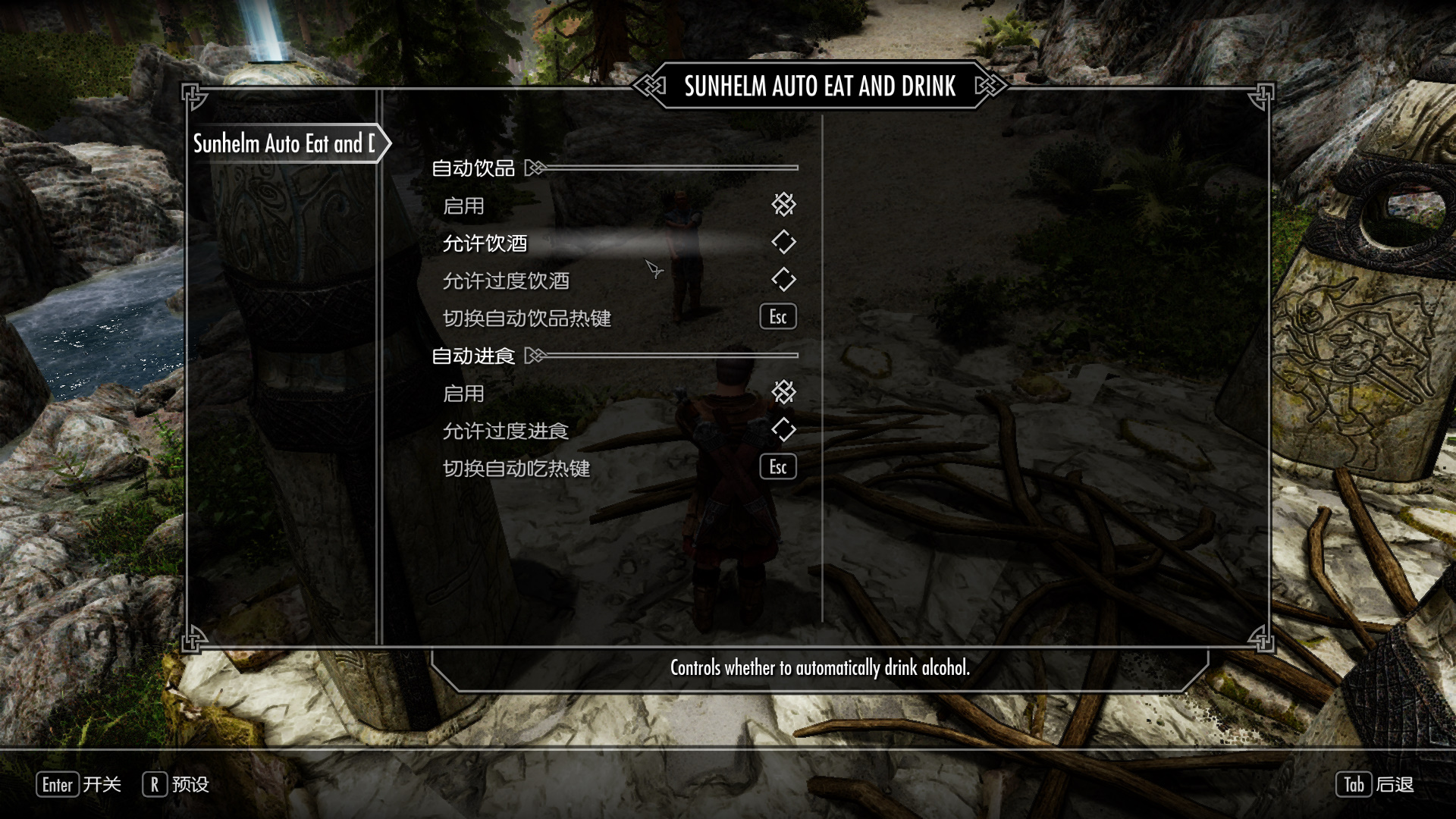
Task: Toggle the 允许饮酒 option
Action: click(783, 243)
